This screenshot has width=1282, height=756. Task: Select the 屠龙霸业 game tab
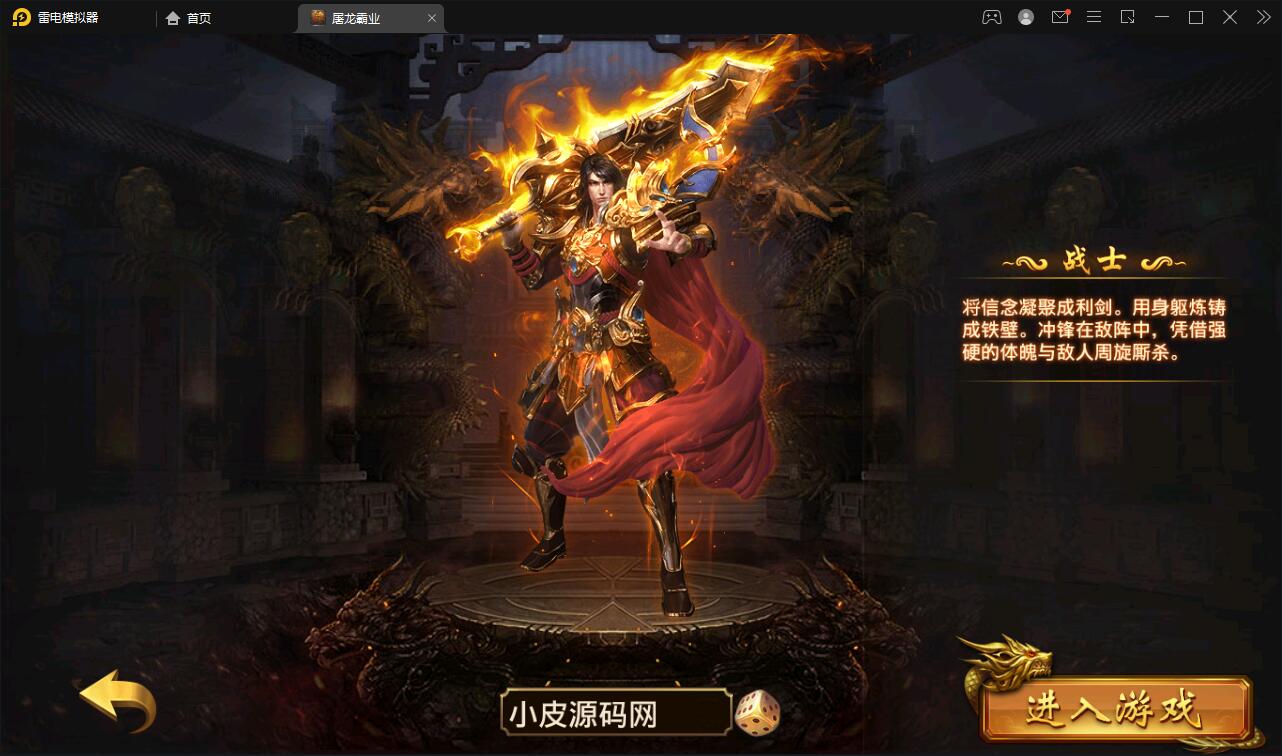point(360,17)
